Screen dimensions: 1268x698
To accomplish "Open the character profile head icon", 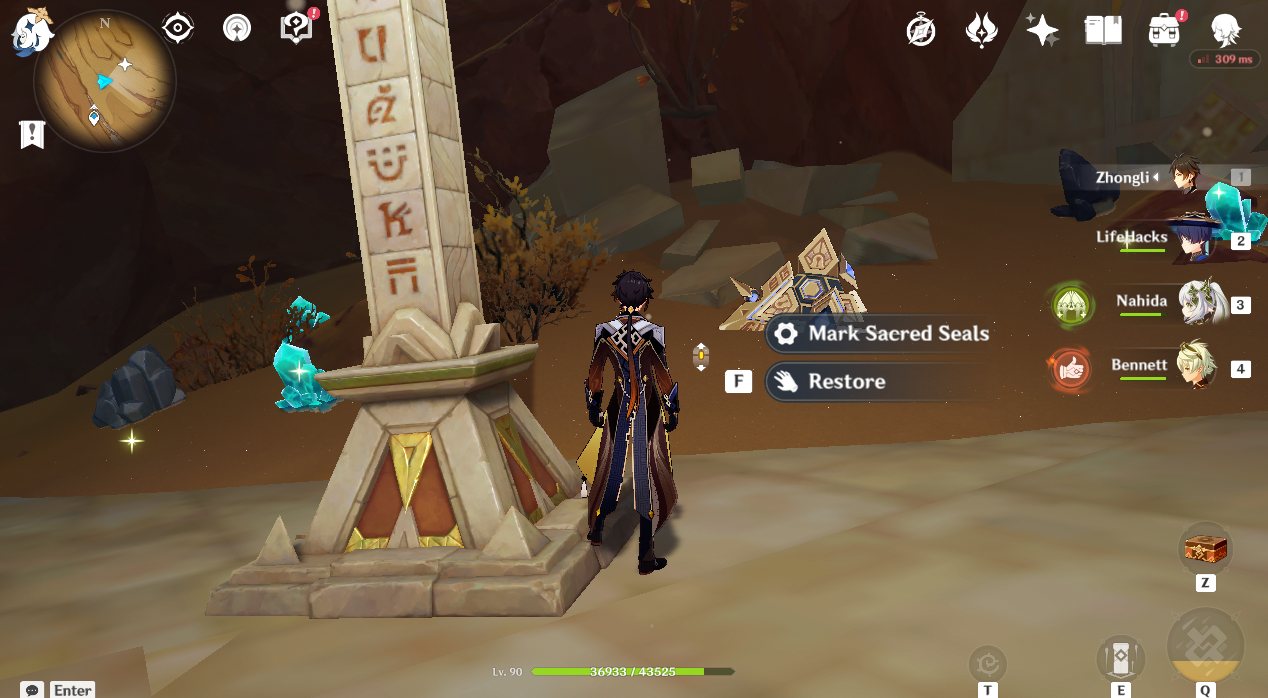I will tap(1226, 30).
